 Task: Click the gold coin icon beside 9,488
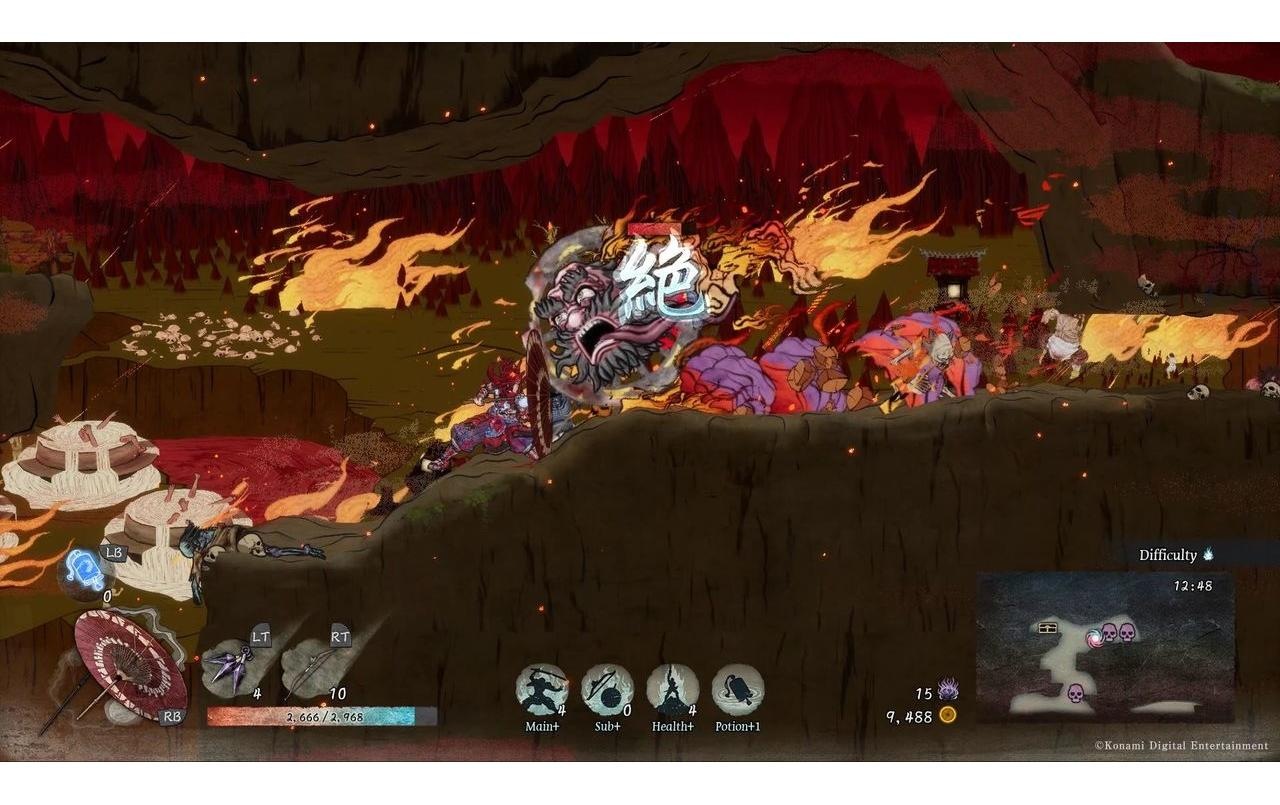click(x=949, y=714)
